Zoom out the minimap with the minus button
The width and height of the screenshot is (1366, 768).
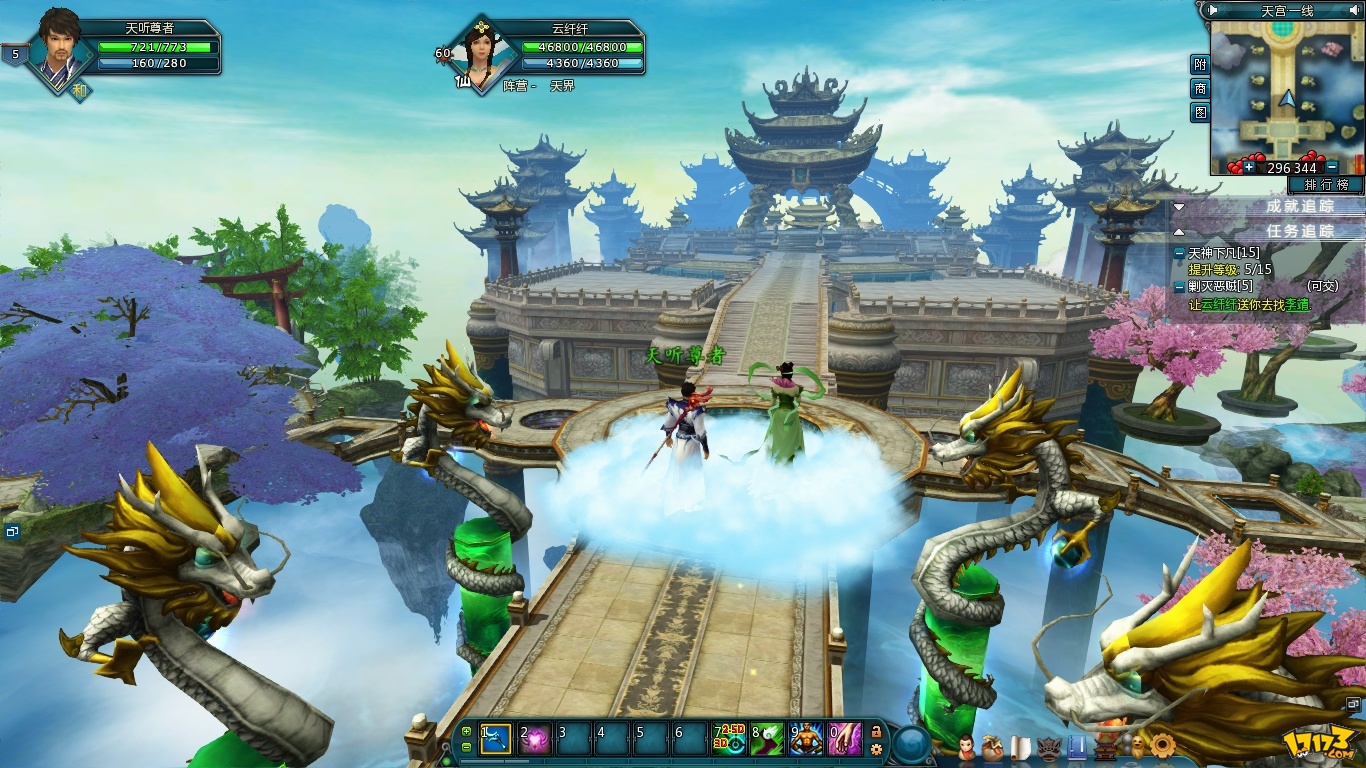click(x=1332, y=167)
